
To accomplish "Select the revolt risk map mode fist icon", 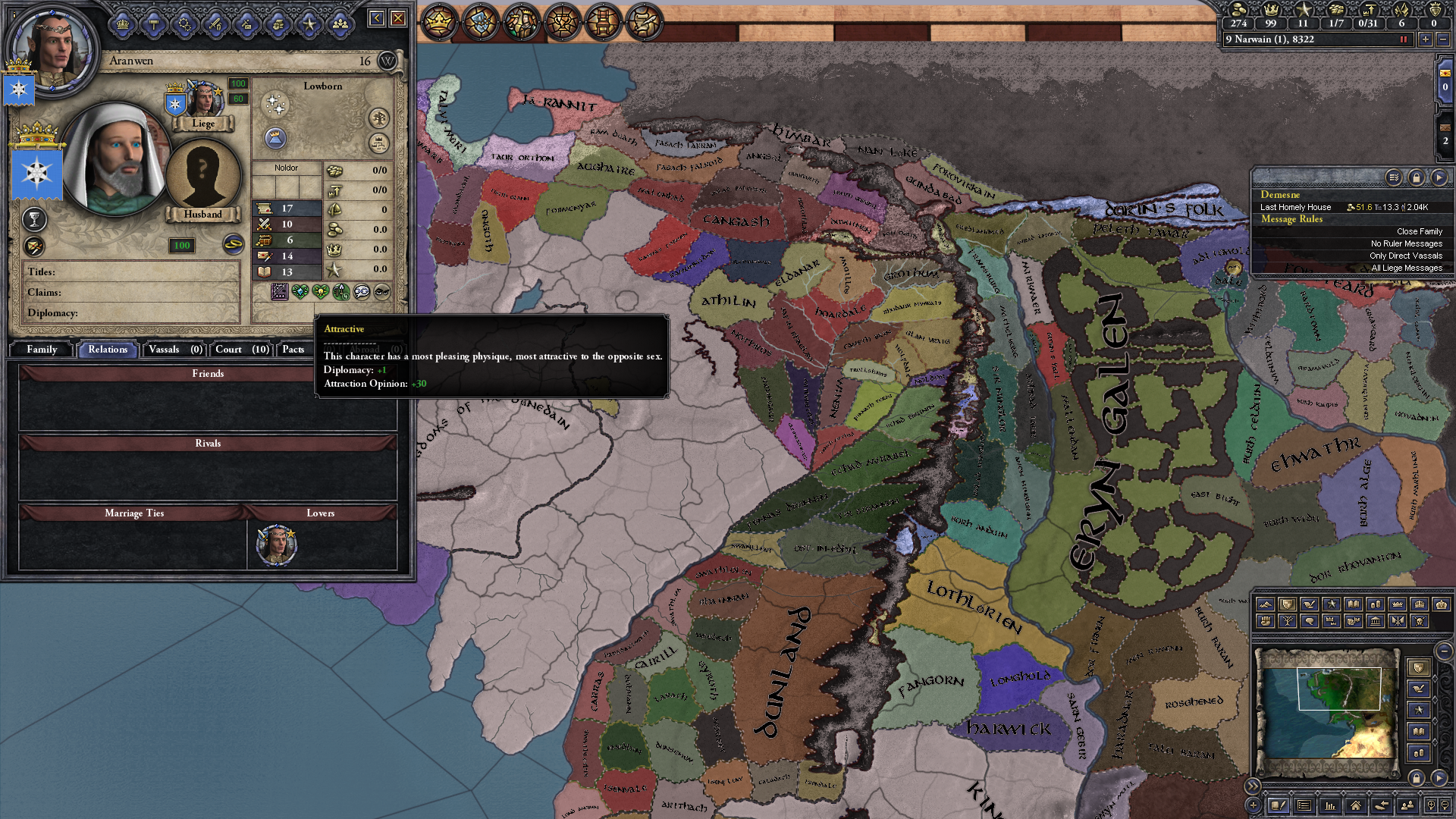I will (1266, 623).
